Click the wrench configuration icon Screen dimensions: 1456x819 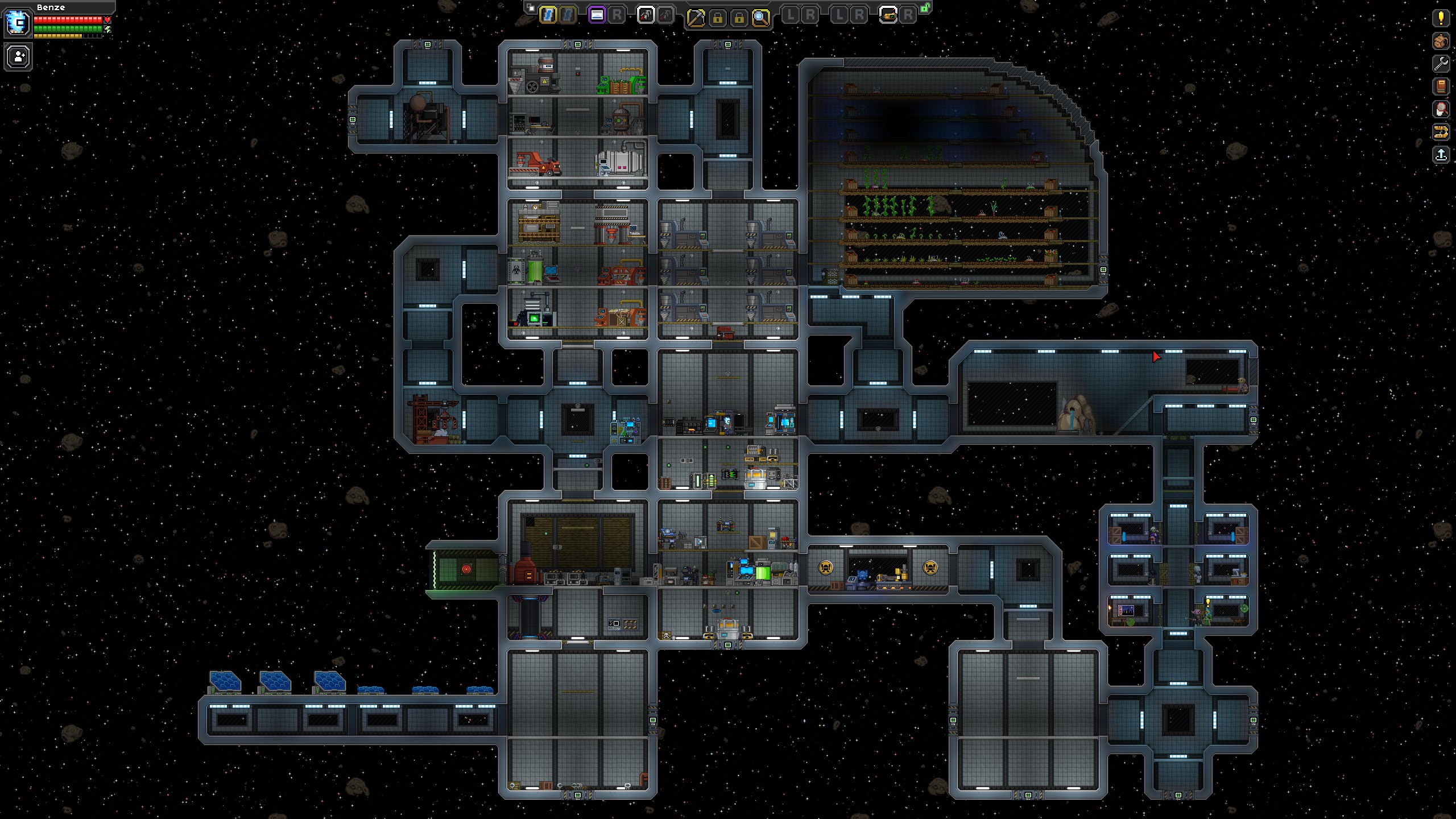point(1441,63)
